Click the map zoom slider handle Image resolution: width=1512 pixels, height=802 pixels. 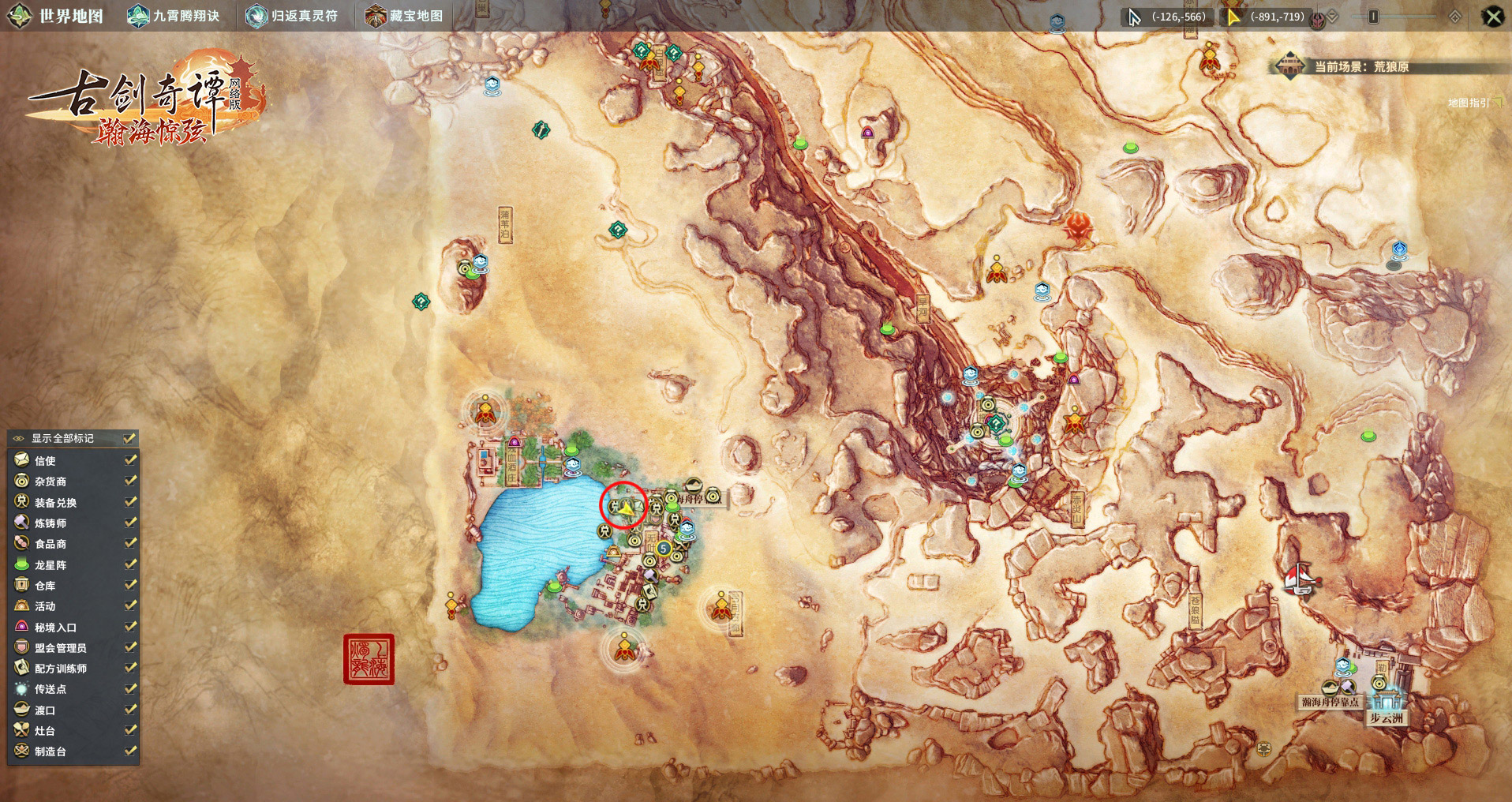pyautogui.click(x=1373, y=17)
